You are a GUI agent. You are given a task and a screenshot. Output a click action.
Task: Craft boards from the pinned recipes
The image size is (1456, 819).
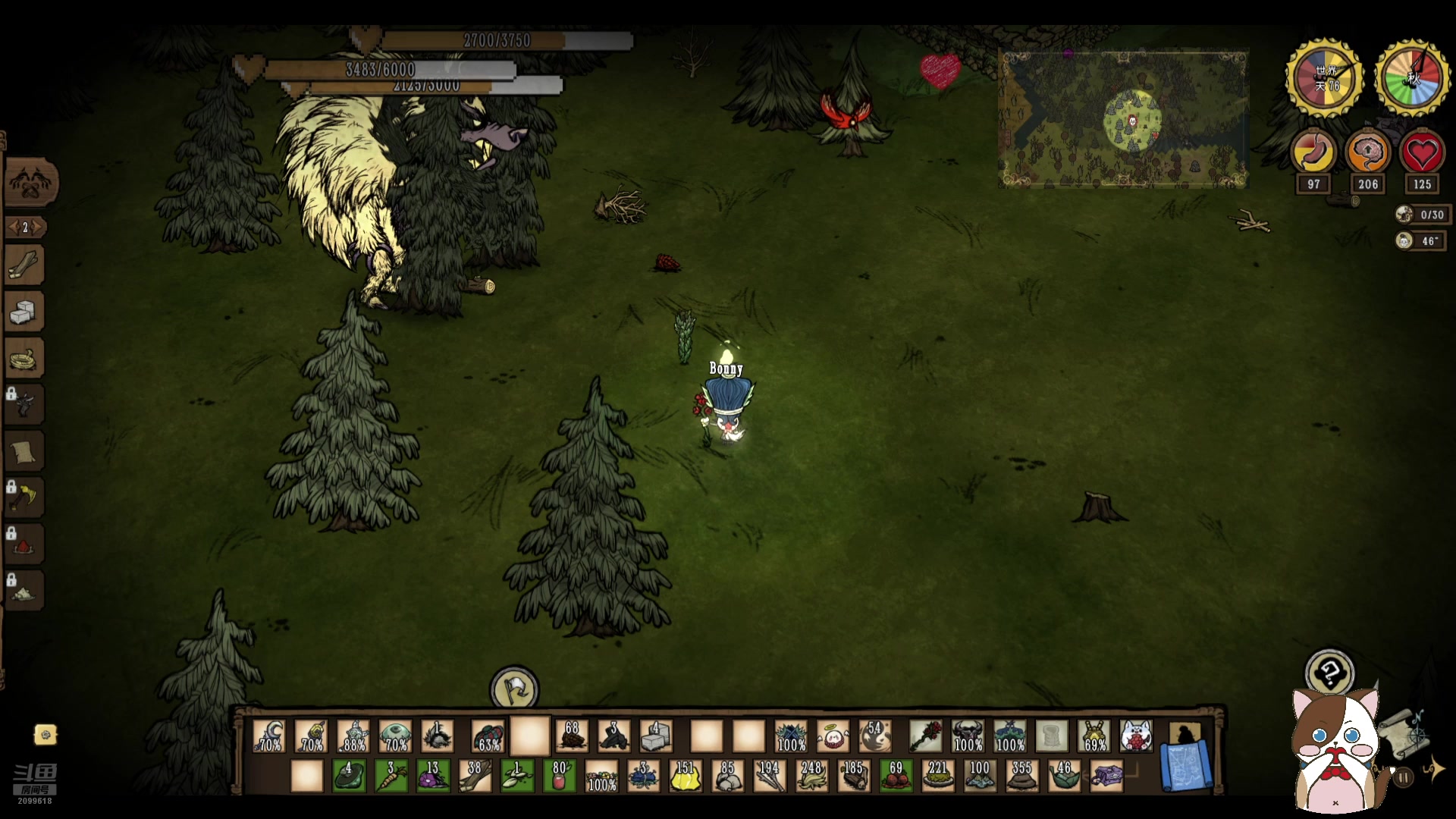click(x=26, y=265)
